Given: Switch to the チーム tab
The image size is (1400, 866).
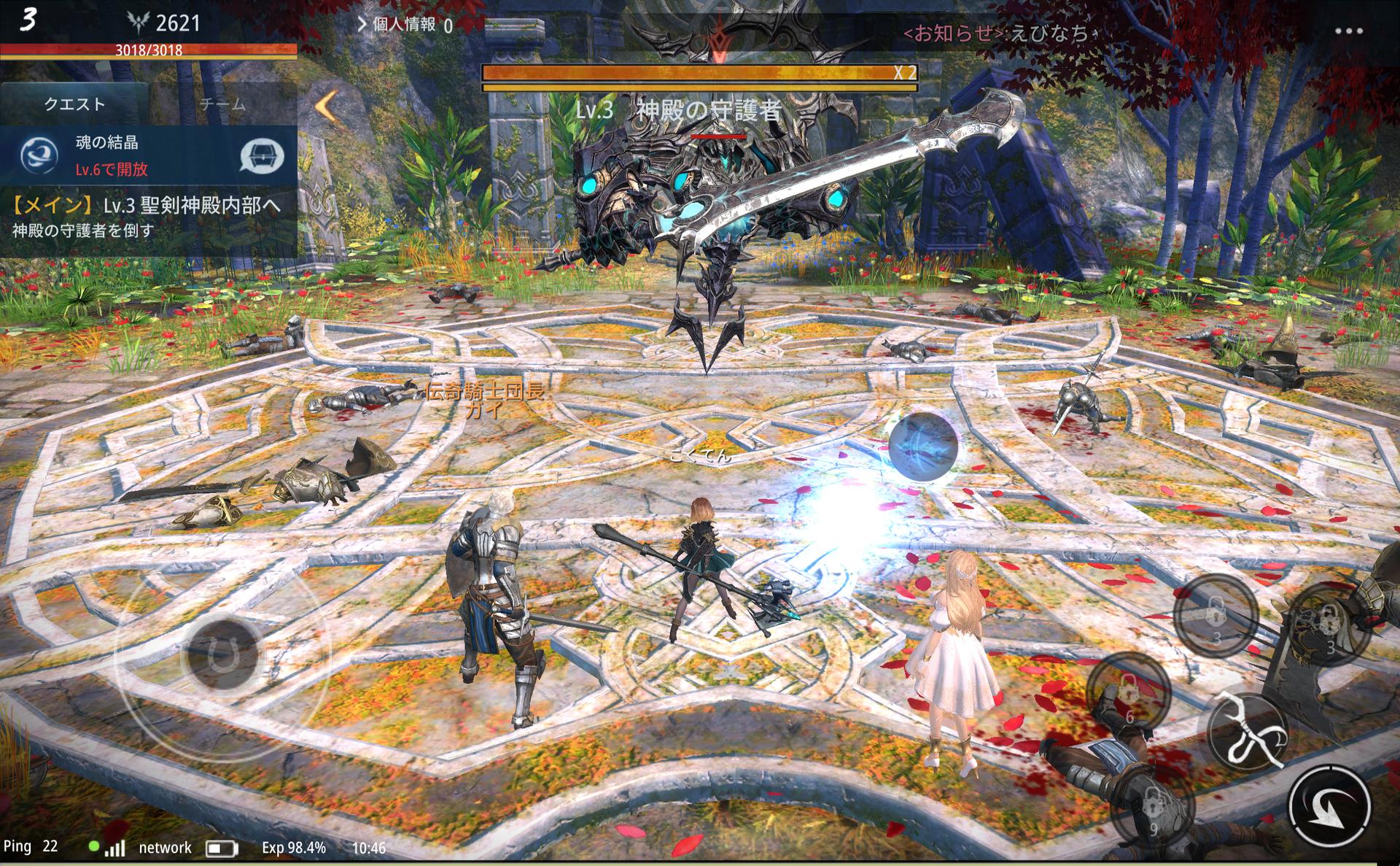Looking at the screenshot, I should [x=222, y=104].
